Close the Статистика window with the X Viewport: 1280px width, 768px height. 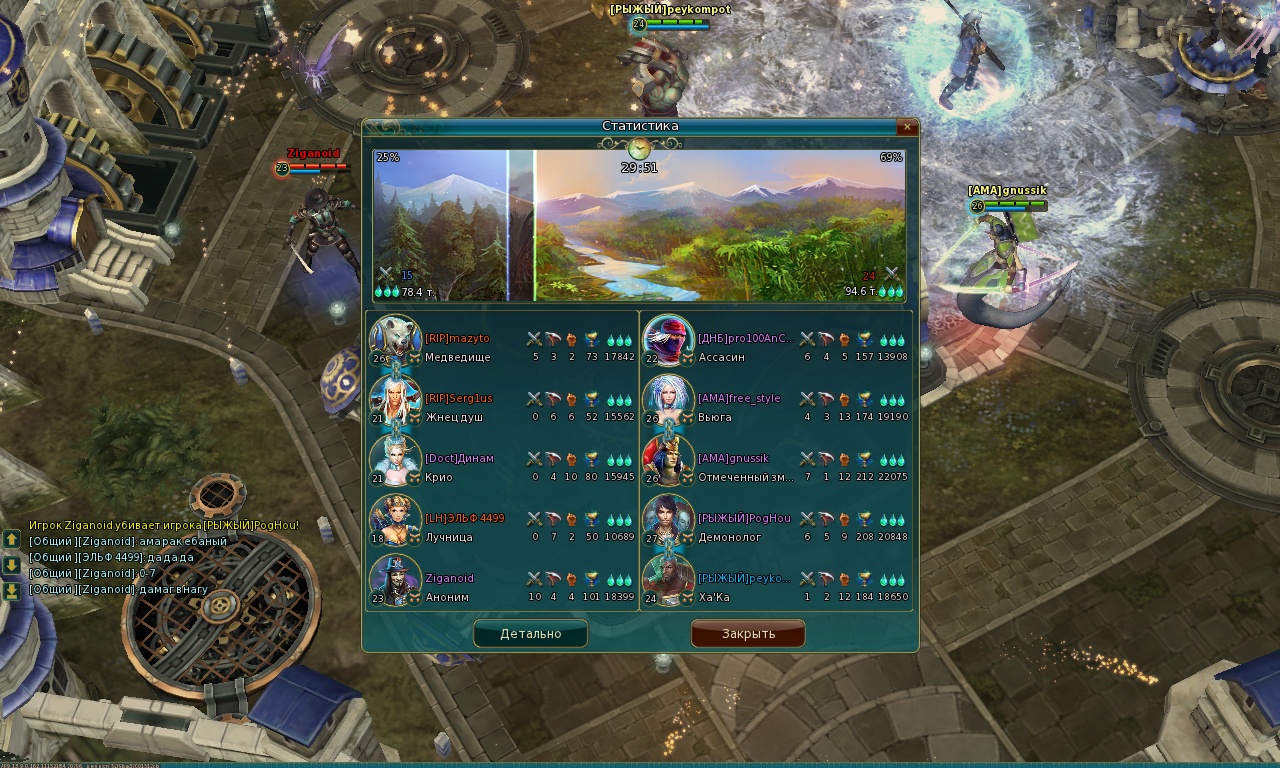pos(906,127)
